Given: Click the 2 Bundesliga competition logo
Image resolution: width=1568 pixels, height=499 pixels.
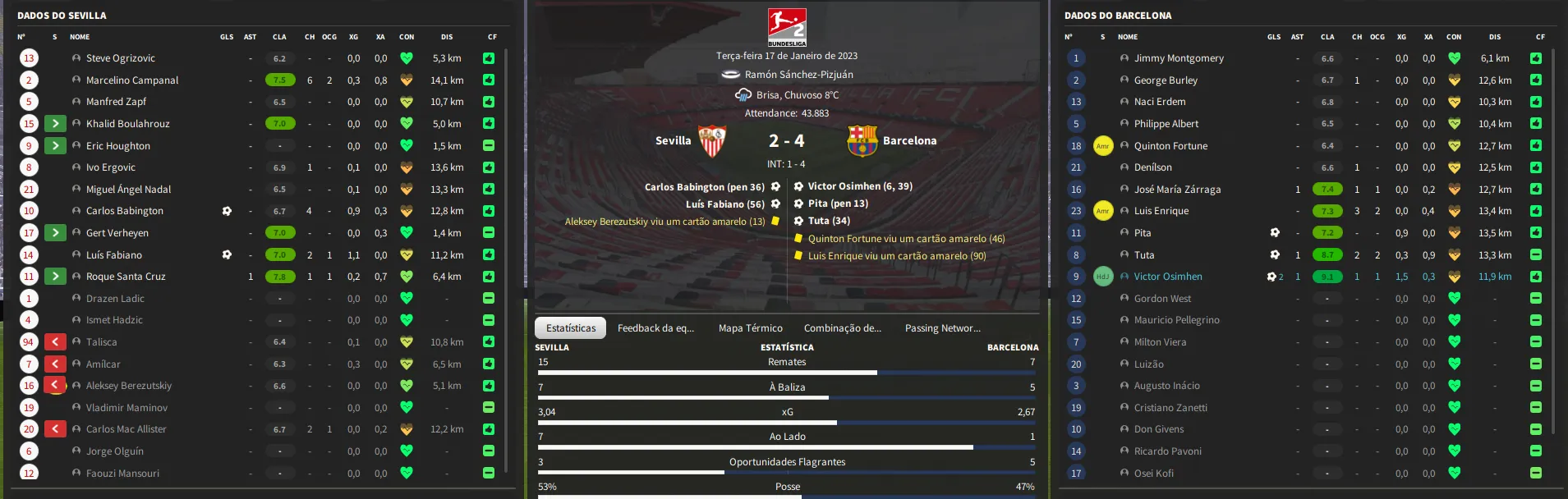Looking at the screenshot, I should pyautogui.click(x=786, y=27).
